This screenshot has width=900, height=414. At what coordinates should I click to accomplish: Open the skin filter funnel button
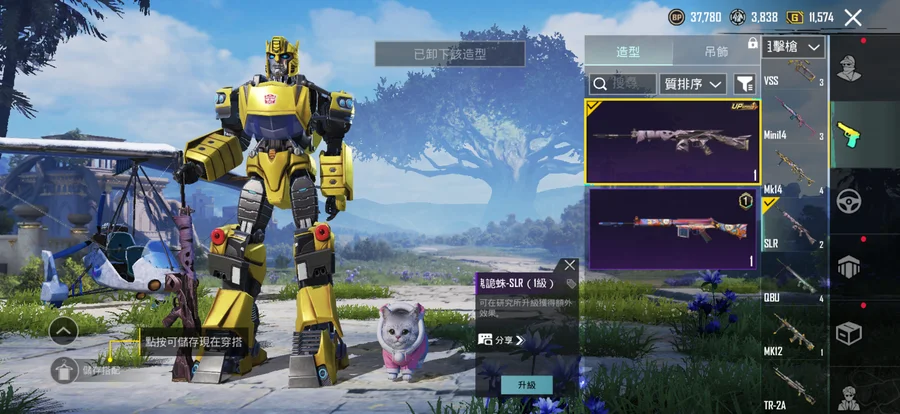745,84
